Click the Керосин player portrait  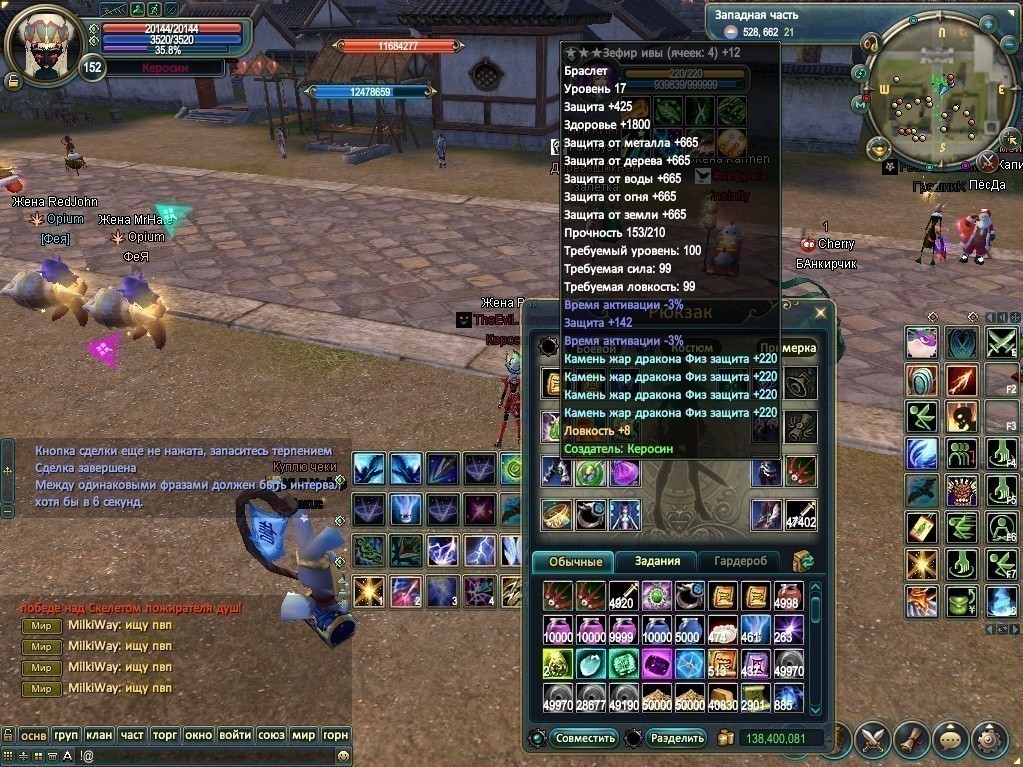click(43, 45)
